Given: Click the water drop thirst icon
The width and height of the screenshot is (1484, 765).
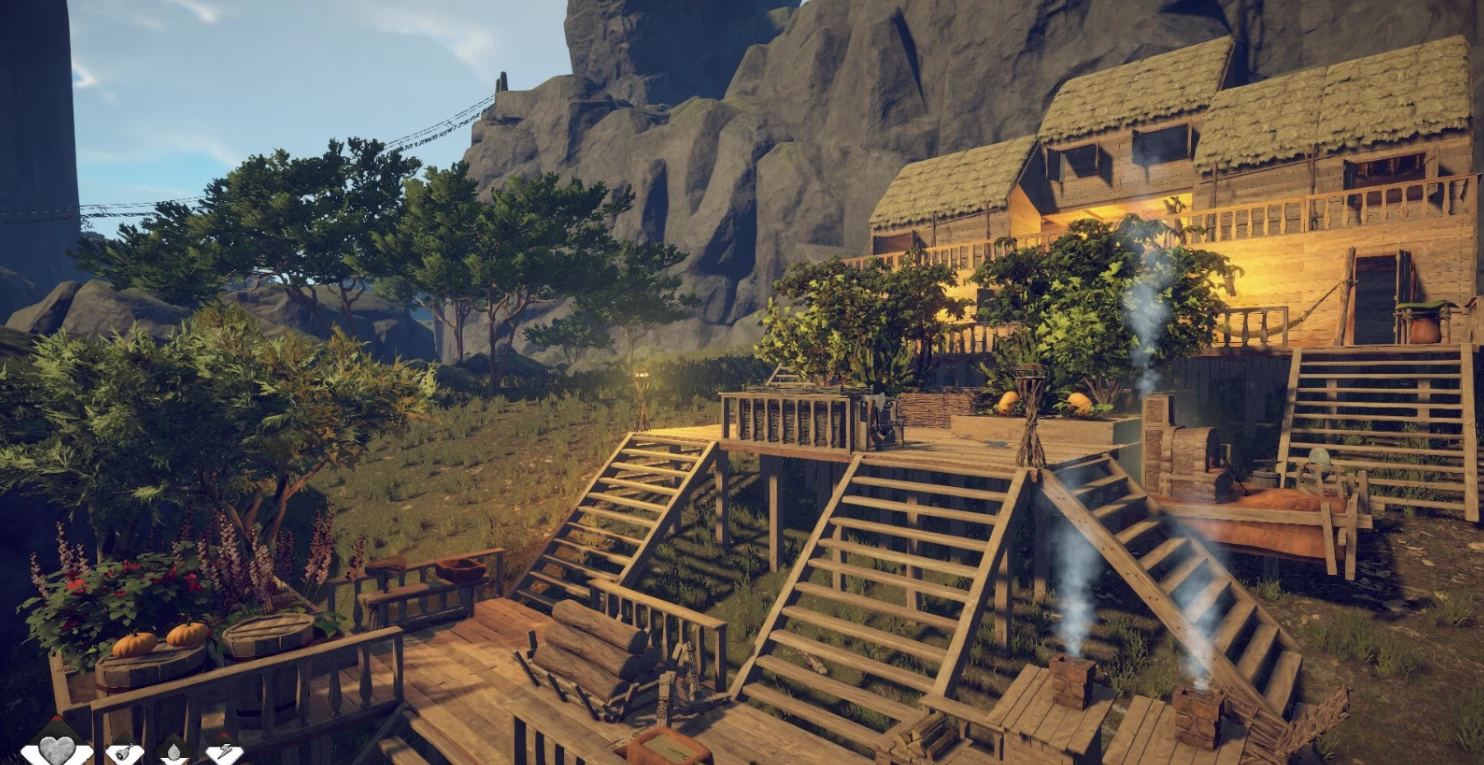Looking at the screenshot, I should pyautogui.click(x=175, y=753).
